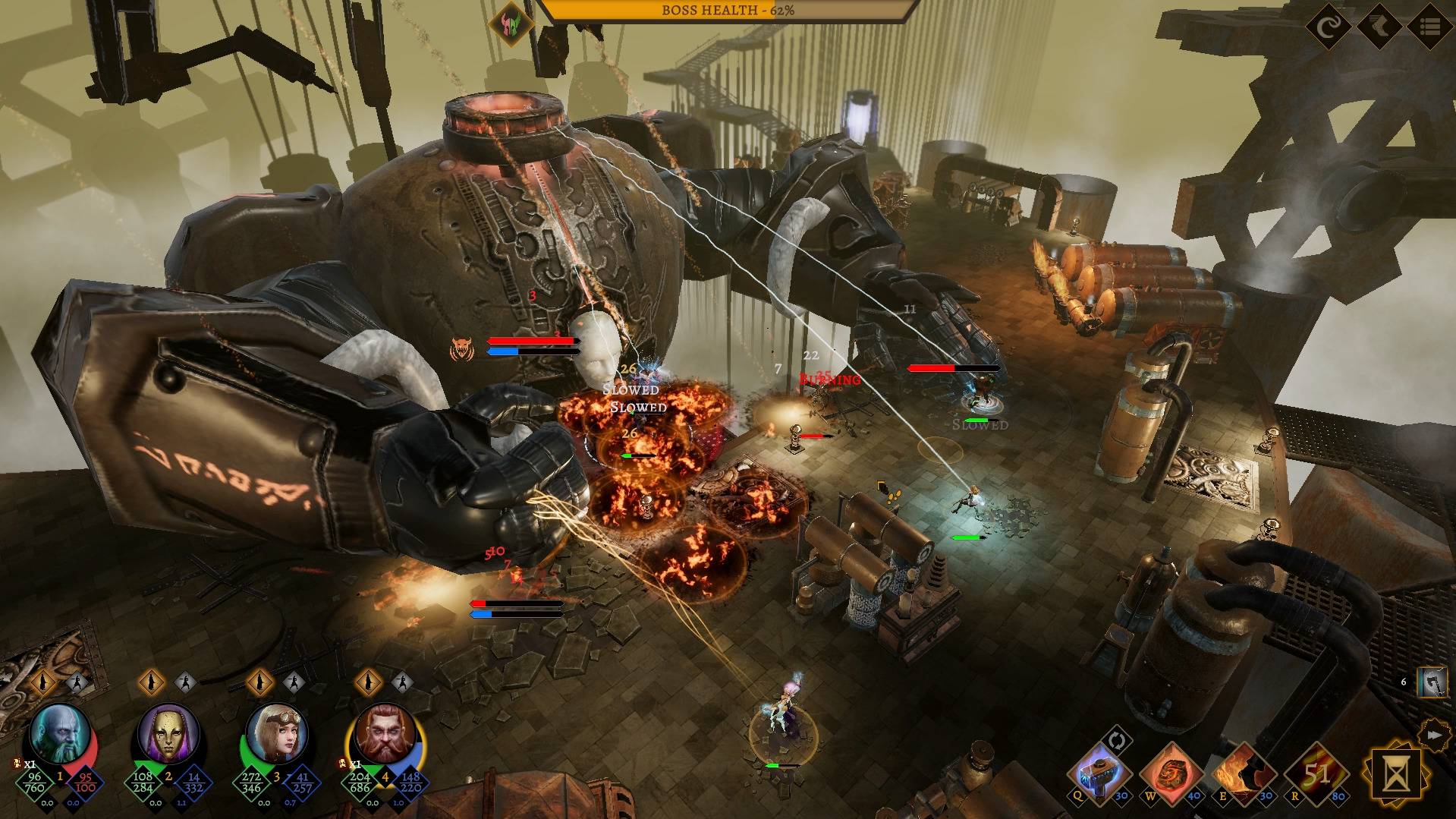Toggle the swap arrows above the hammer ability

1118,739
